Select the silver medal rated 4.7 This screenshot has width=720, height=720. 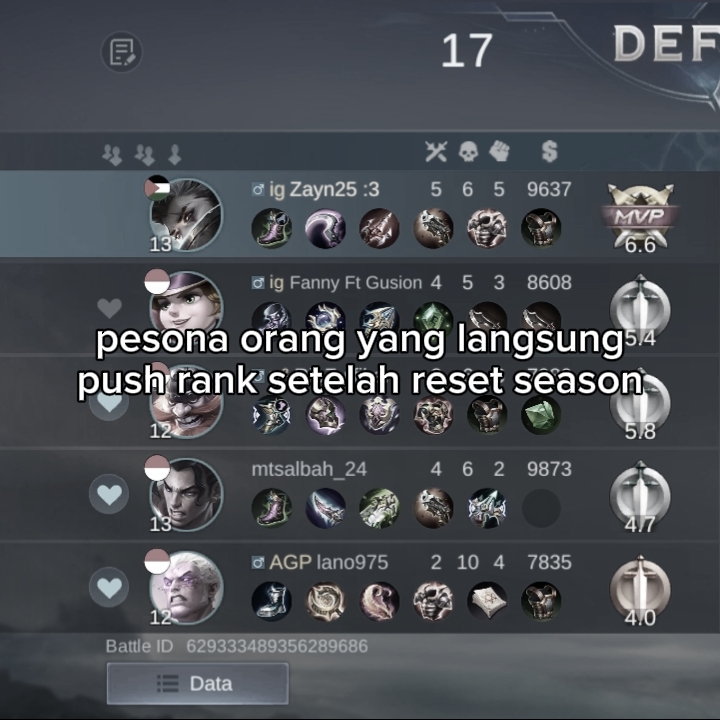(x=640, y=494)
